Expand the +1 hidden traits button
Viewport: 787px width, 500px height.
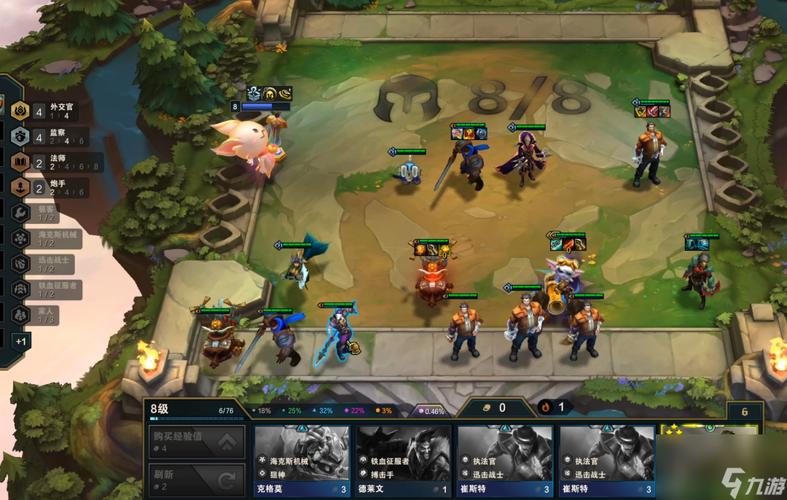click(x=21, y=341)
